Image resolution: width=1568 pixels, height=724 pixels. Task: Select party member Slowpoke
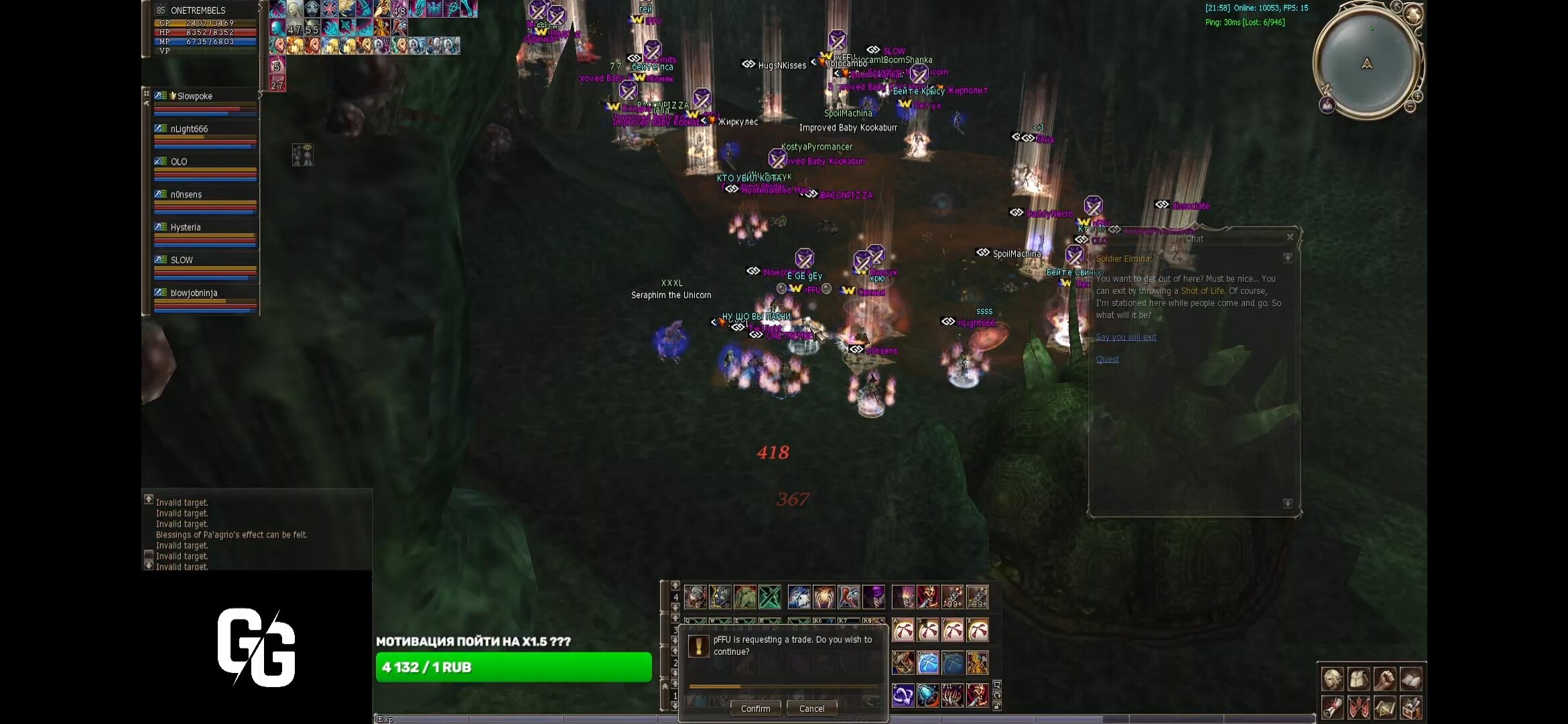pyautogui.click(x=194, y=97)
